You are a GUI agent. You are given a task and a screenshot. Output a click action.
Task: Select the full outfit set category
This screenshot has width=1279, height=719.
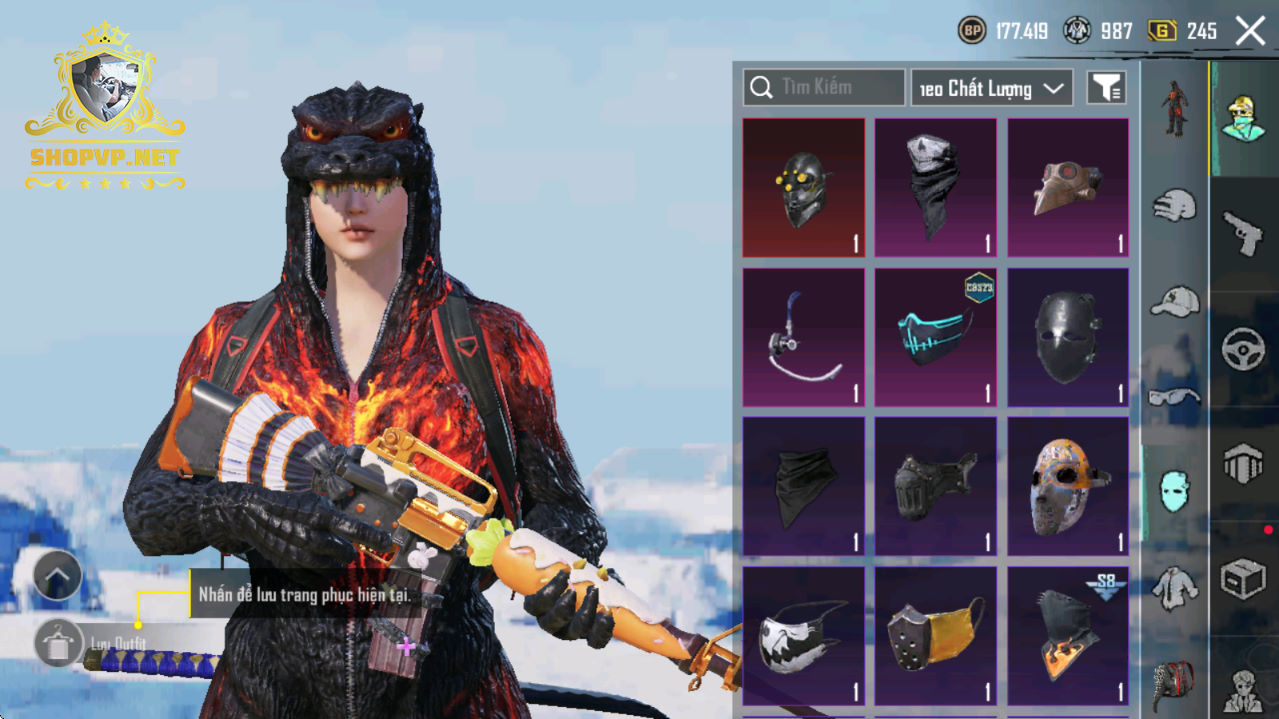tap(1174, 108)
